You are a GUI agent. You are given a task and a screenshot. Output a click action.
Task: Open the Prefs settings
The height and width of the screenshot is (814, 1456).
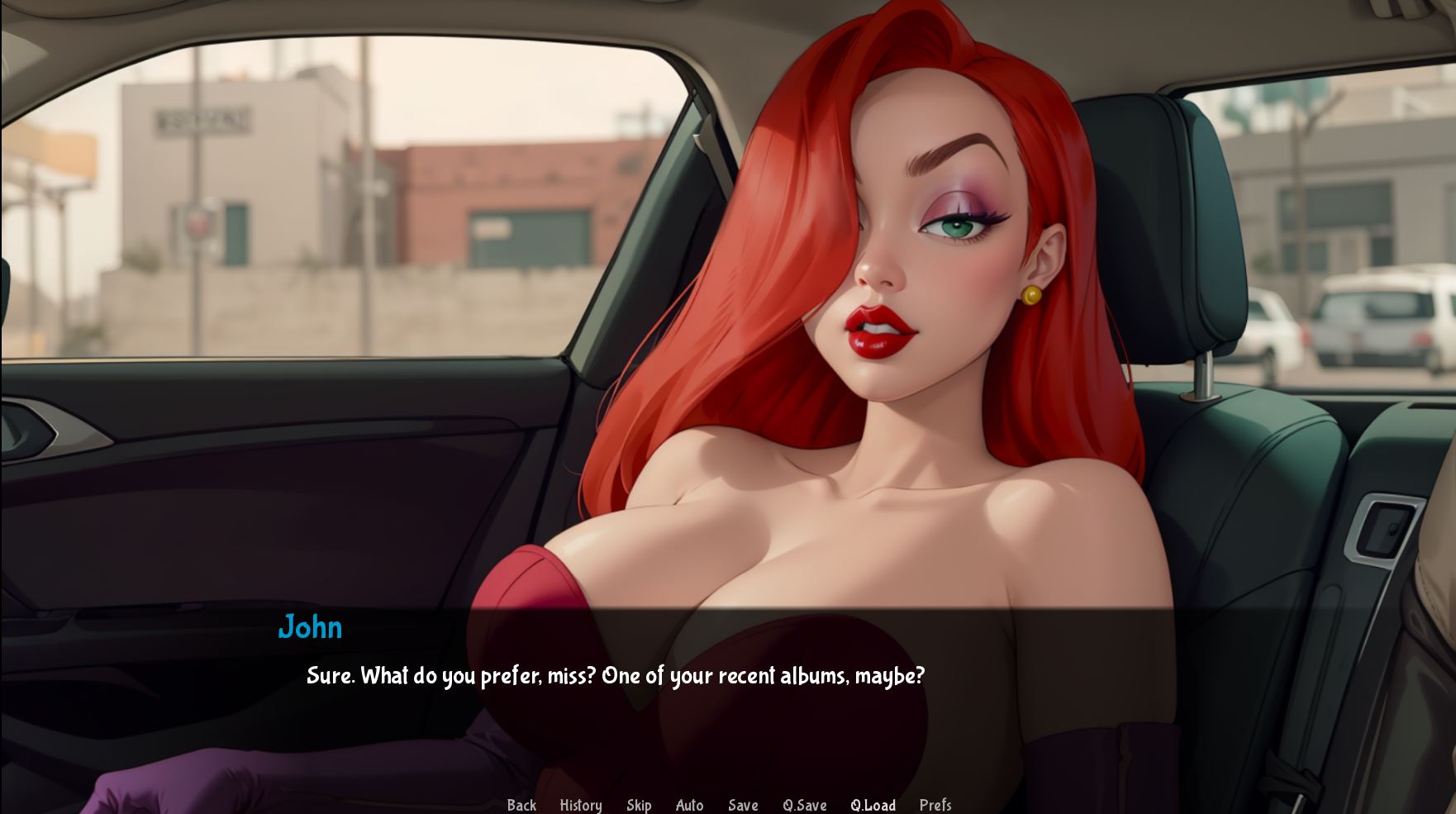coord(935,805)
